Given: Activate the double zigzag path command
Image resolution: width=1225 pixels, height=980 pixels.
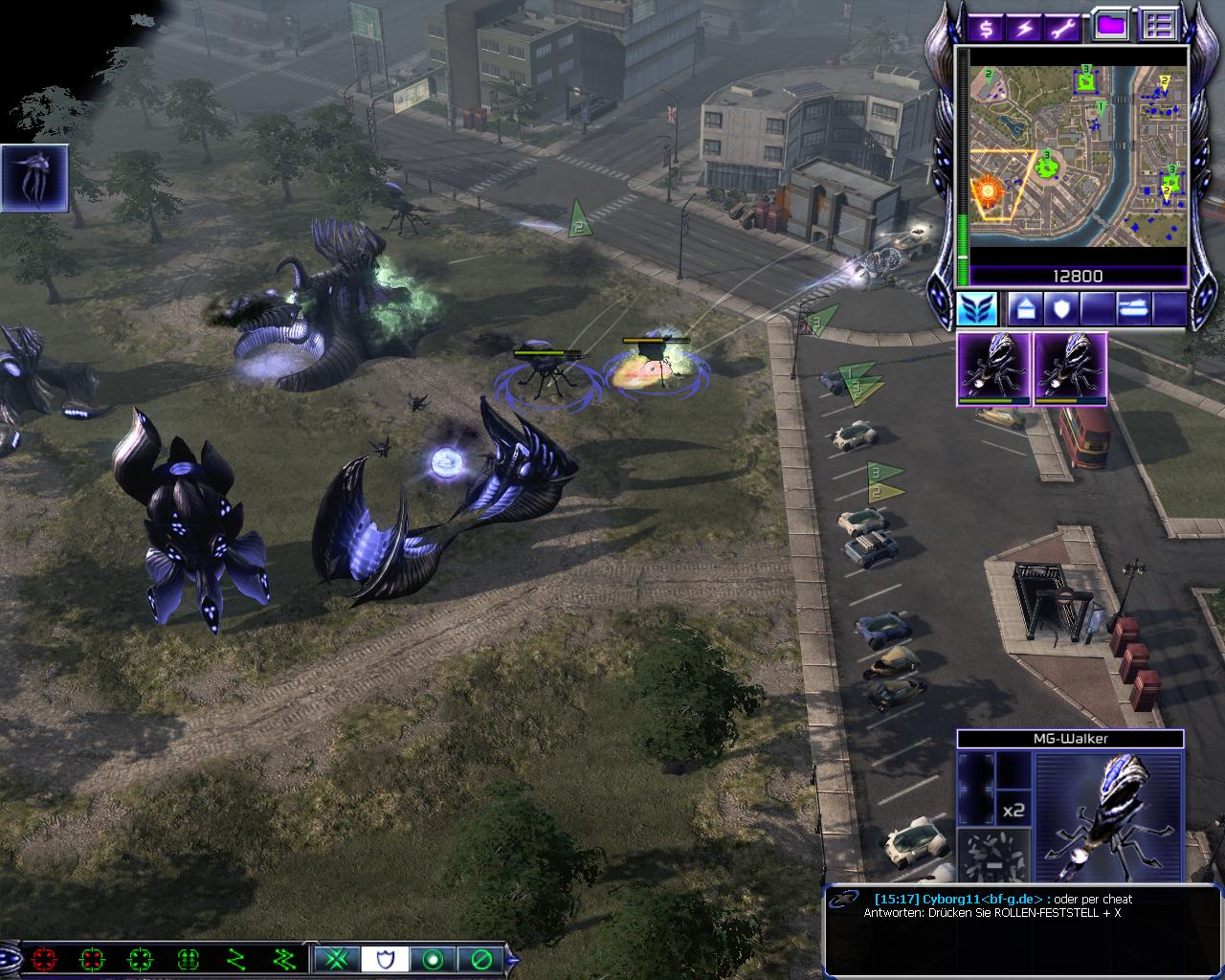Looking at the screenshot, I should tap(283, 958).
